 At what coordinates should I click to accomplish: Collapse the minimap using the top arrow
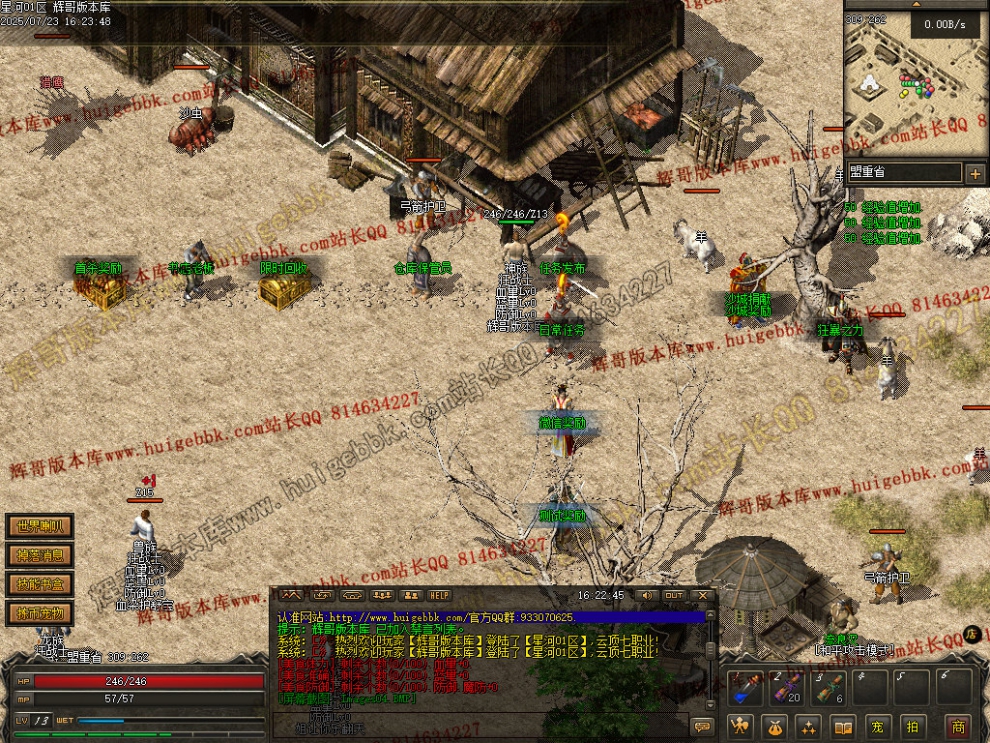[916, 6]
